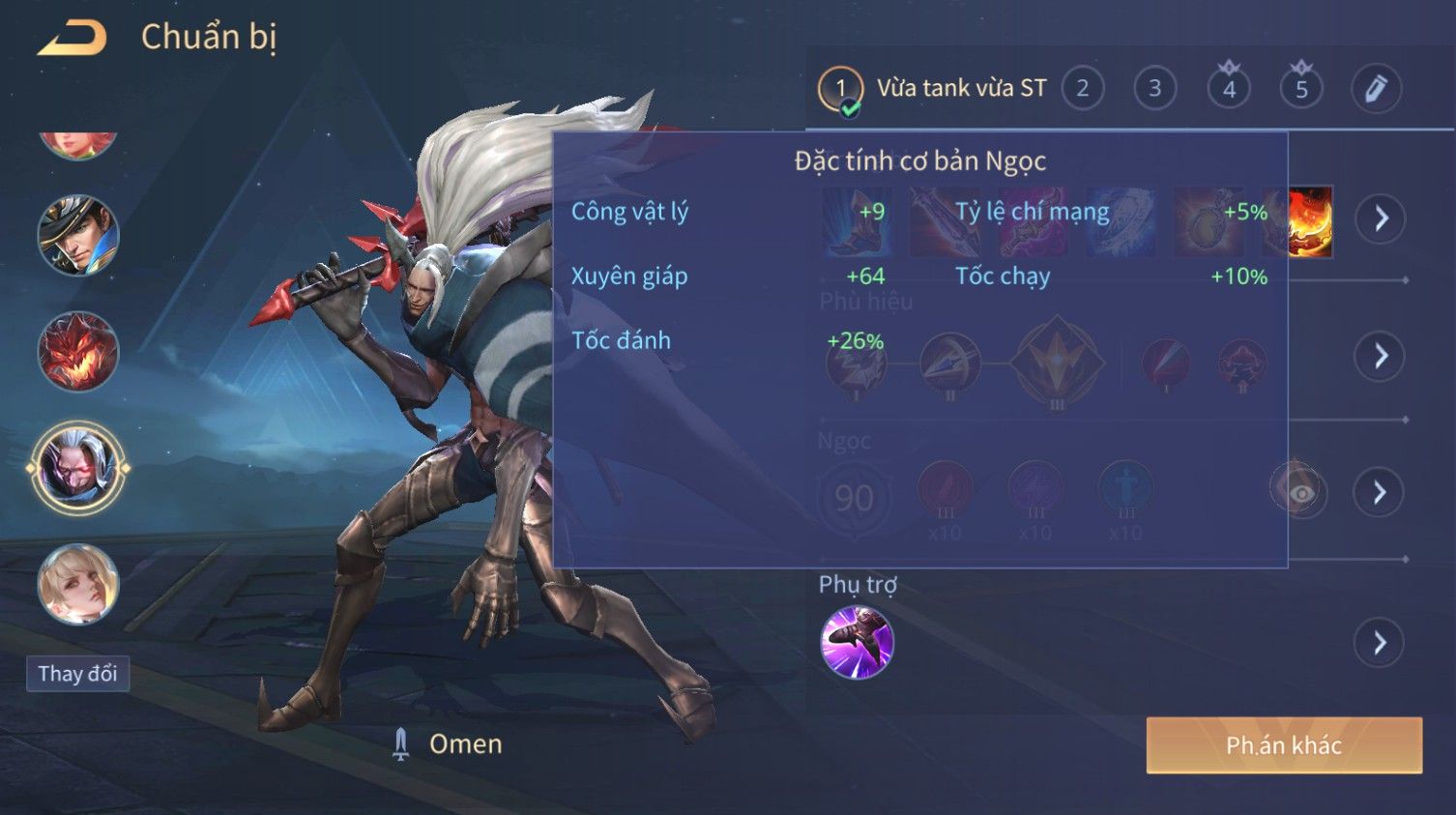Switch to preset slot 2
The height and width of the screenshot is (815, 1456).
click(x=1083, y=89)
